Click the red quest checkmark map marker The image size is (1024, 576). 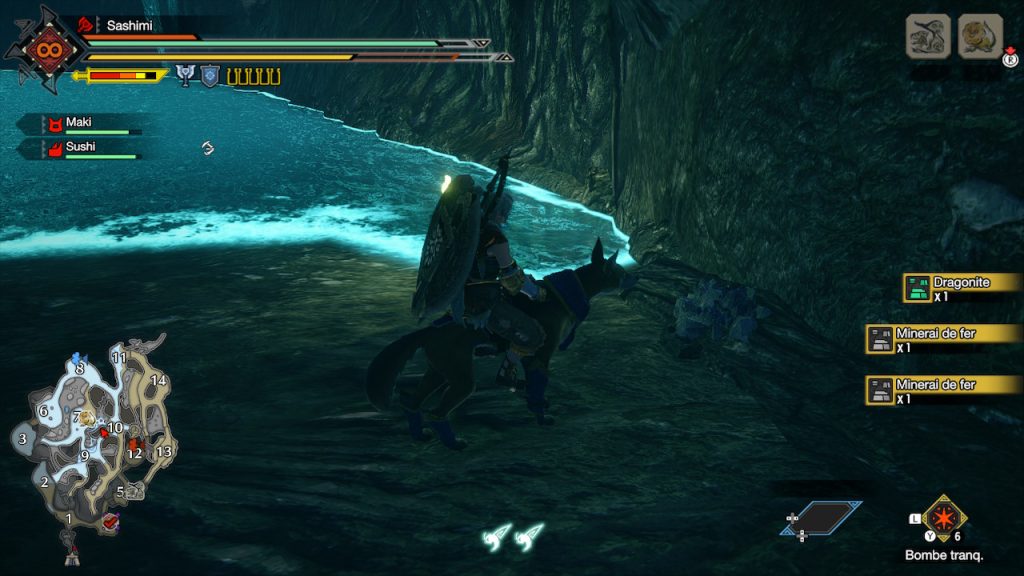[110, 520]
